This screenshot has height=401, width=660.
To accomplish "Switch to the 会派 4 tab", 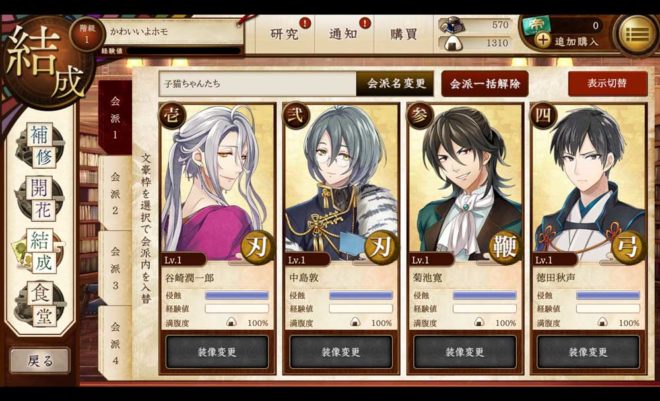I will [115, 340].
